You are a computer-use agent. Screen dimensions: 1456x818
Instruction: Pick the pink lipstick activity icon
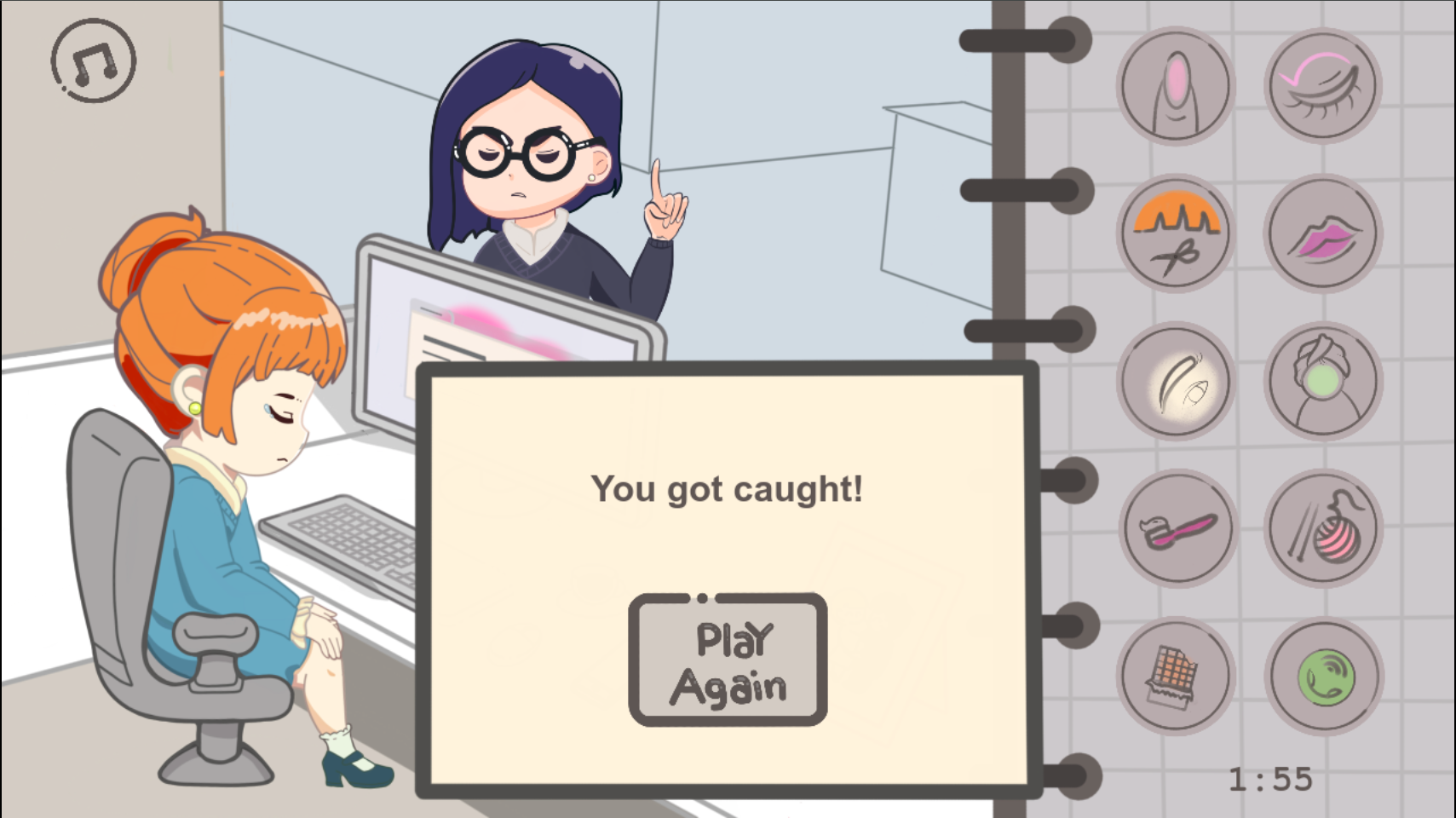1323,233
